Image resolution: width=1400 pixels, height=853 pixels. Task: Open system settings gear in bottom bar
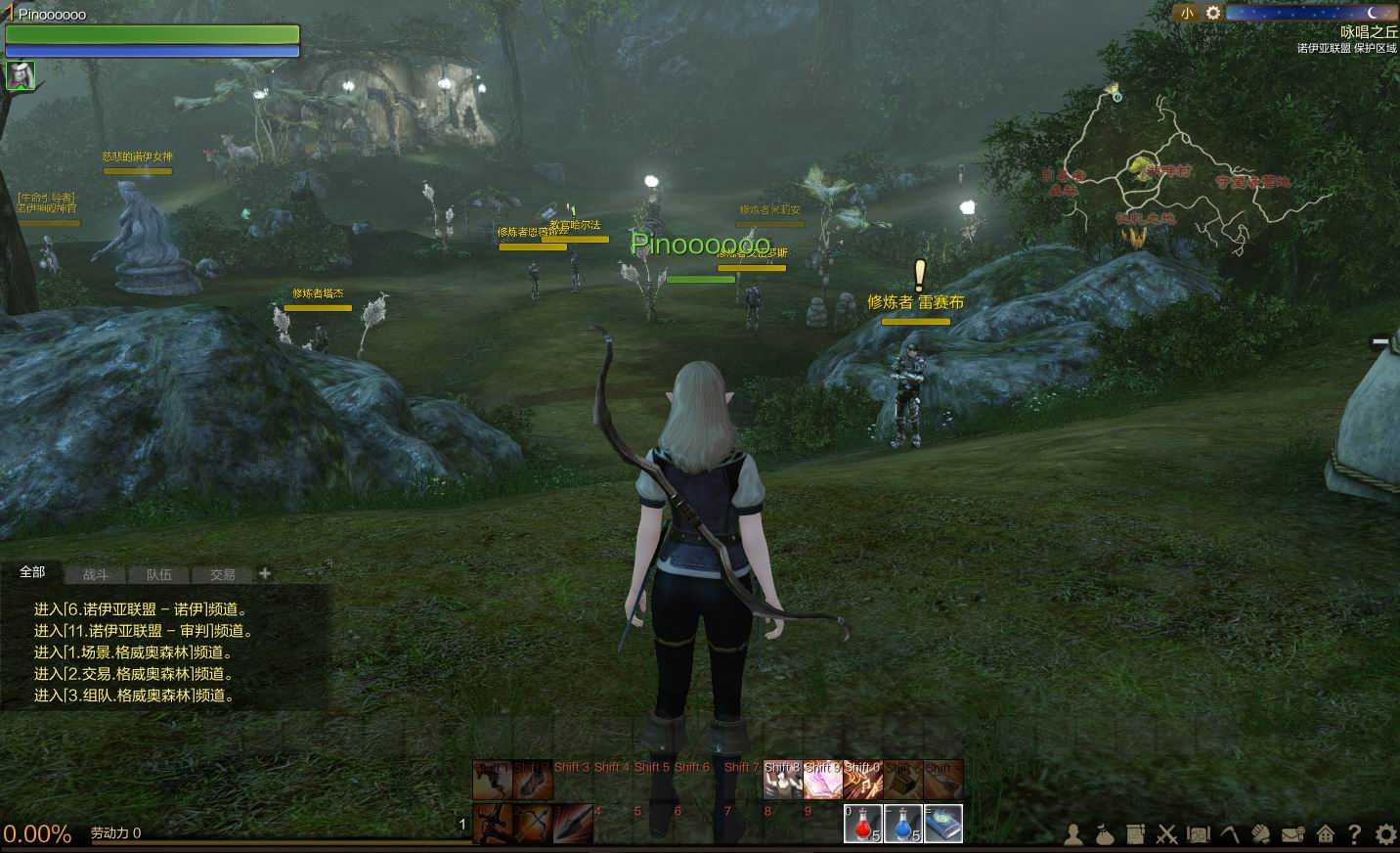click(x=1385, y=834)
